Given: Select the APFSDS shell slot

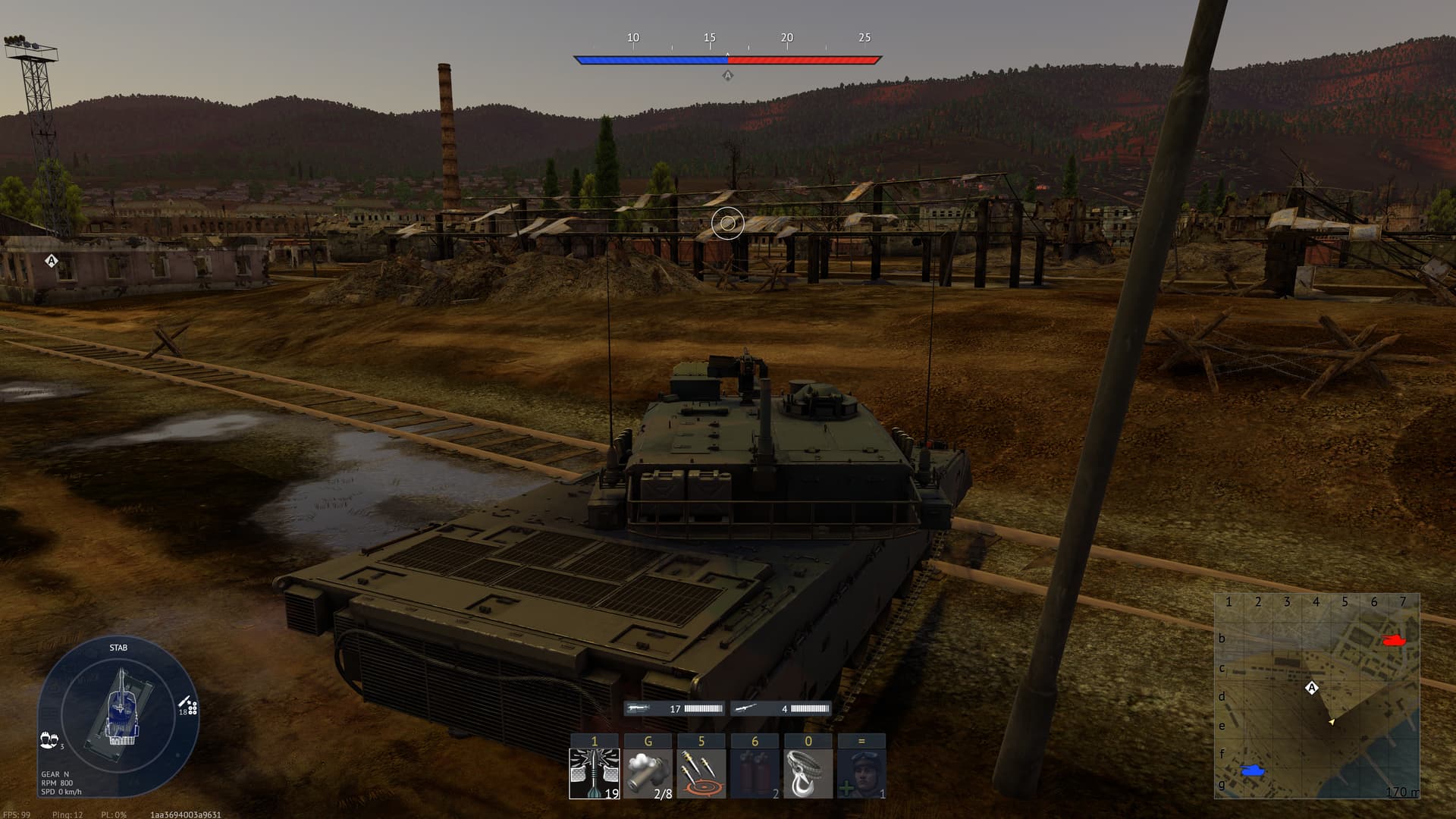Looking at the screenshot, I should coord(595,773).
